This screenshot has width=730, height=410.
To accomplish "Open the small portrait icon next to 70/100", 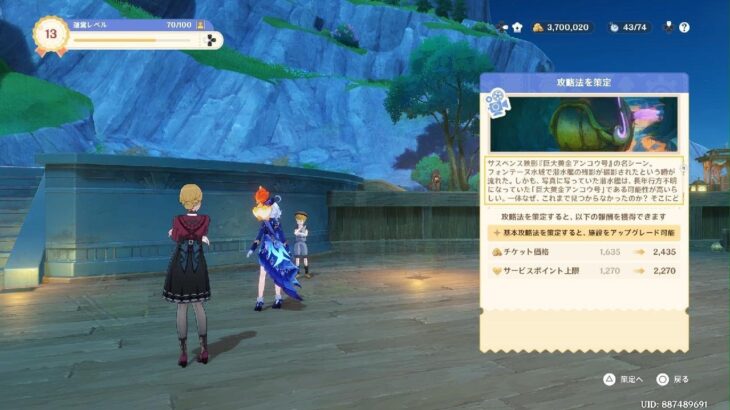I will click(201, 23).
